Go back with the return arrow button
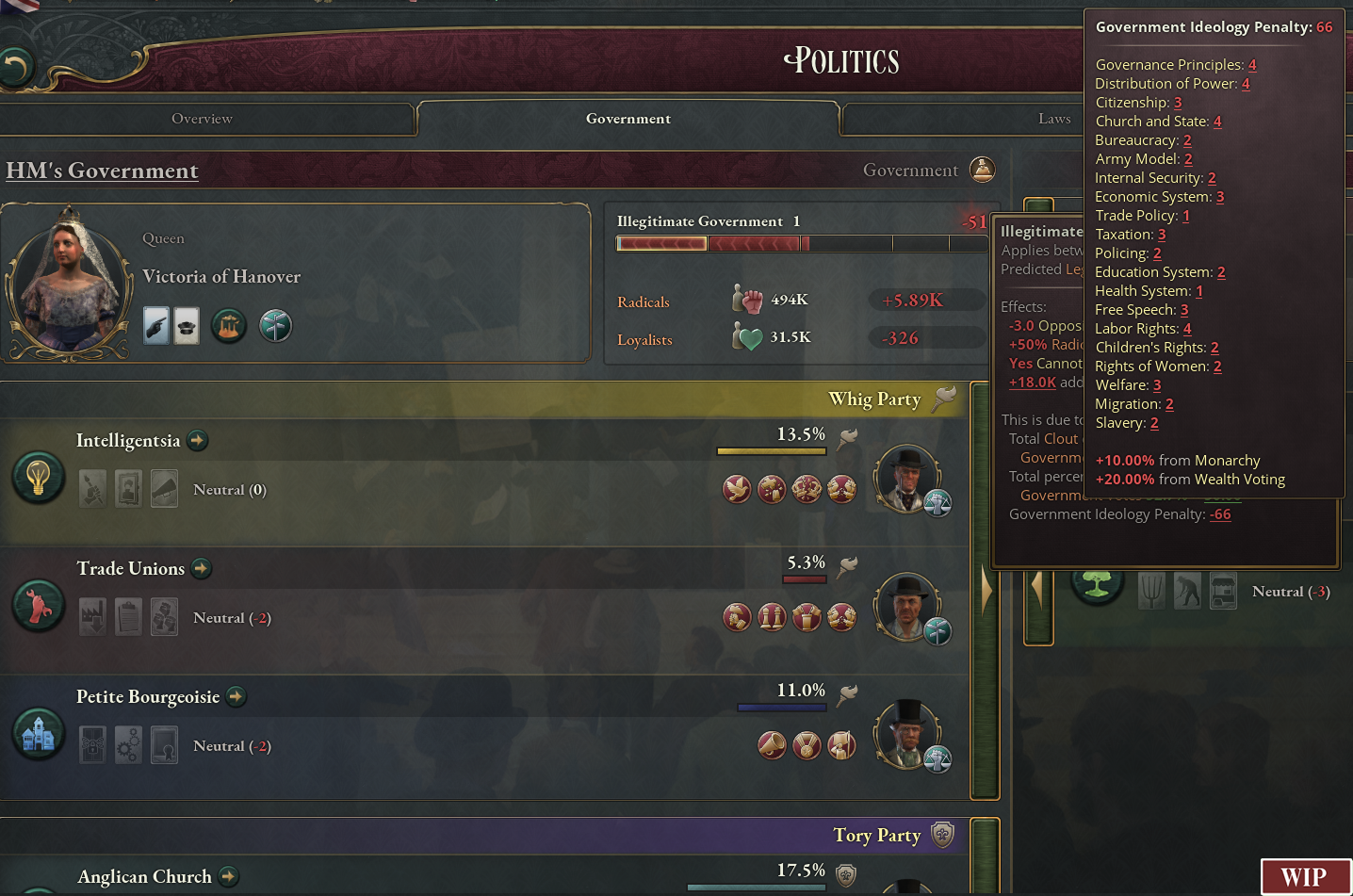Screen dimensions: 1353x896 point(16,67)
